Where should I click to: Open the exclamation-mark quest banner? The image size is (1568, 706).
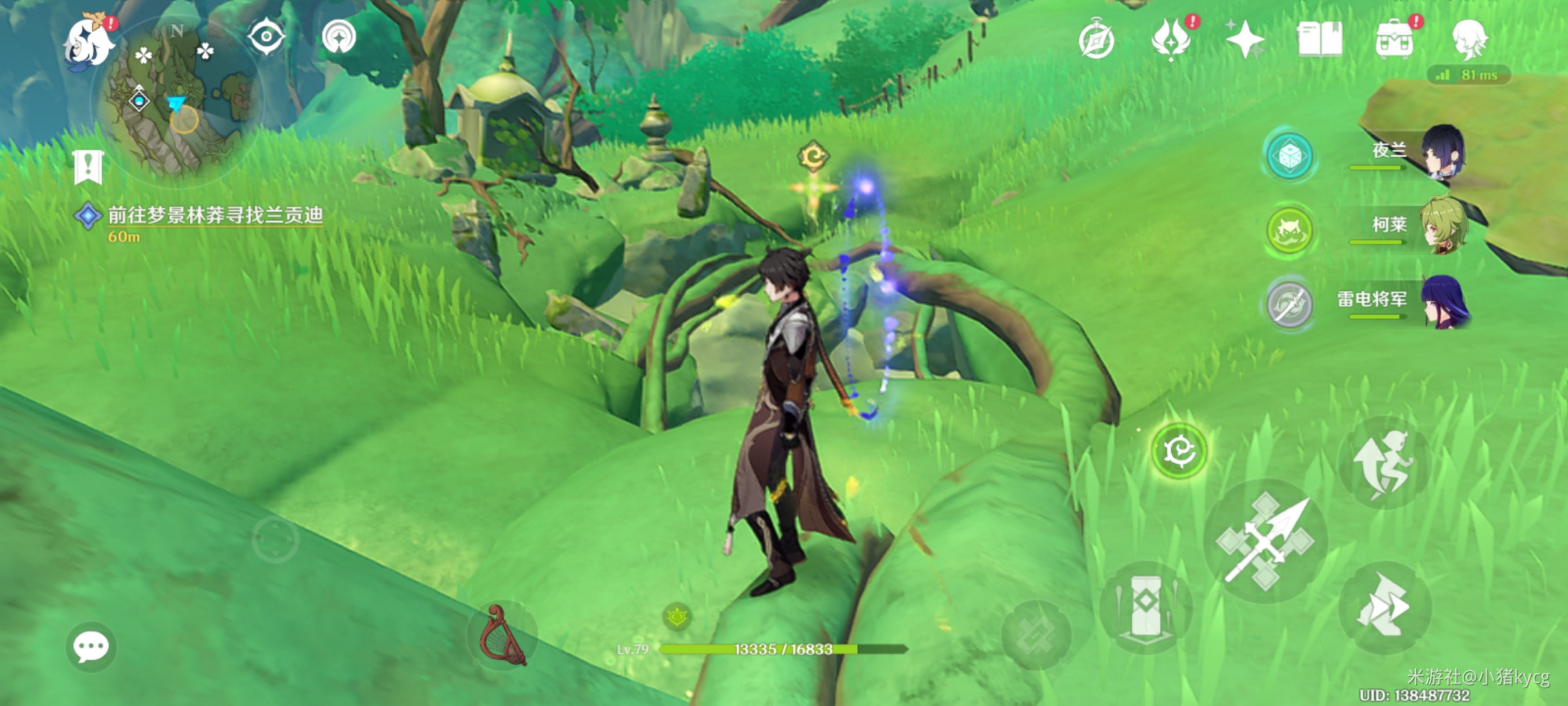pyautogui.click(x=88, y=167)
